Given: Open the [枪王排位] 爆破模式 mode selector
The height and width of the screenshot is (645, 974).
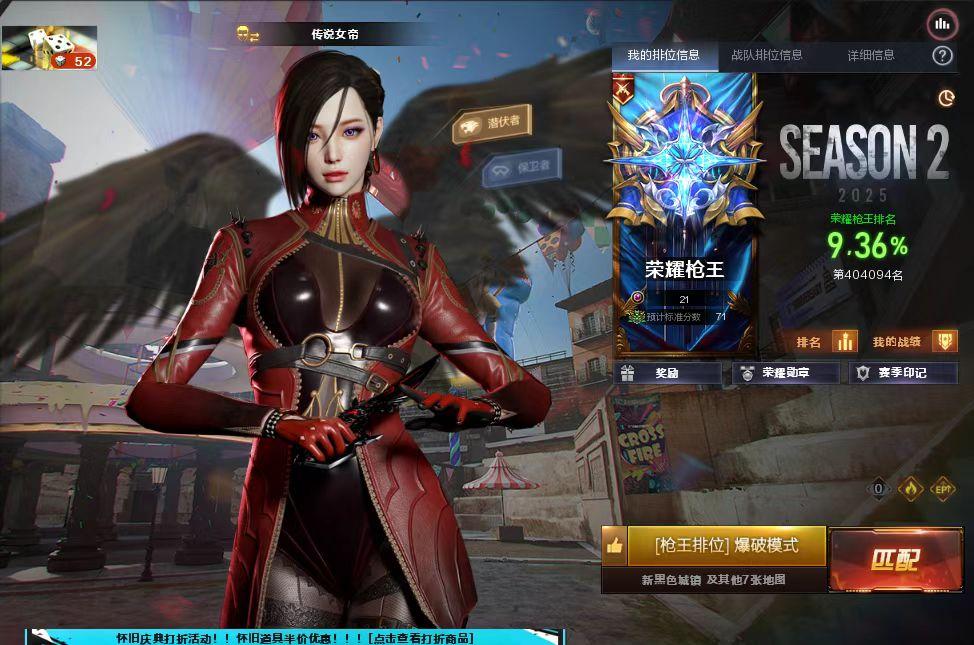Looking at the screenshot, I should [x=726, y=546].
